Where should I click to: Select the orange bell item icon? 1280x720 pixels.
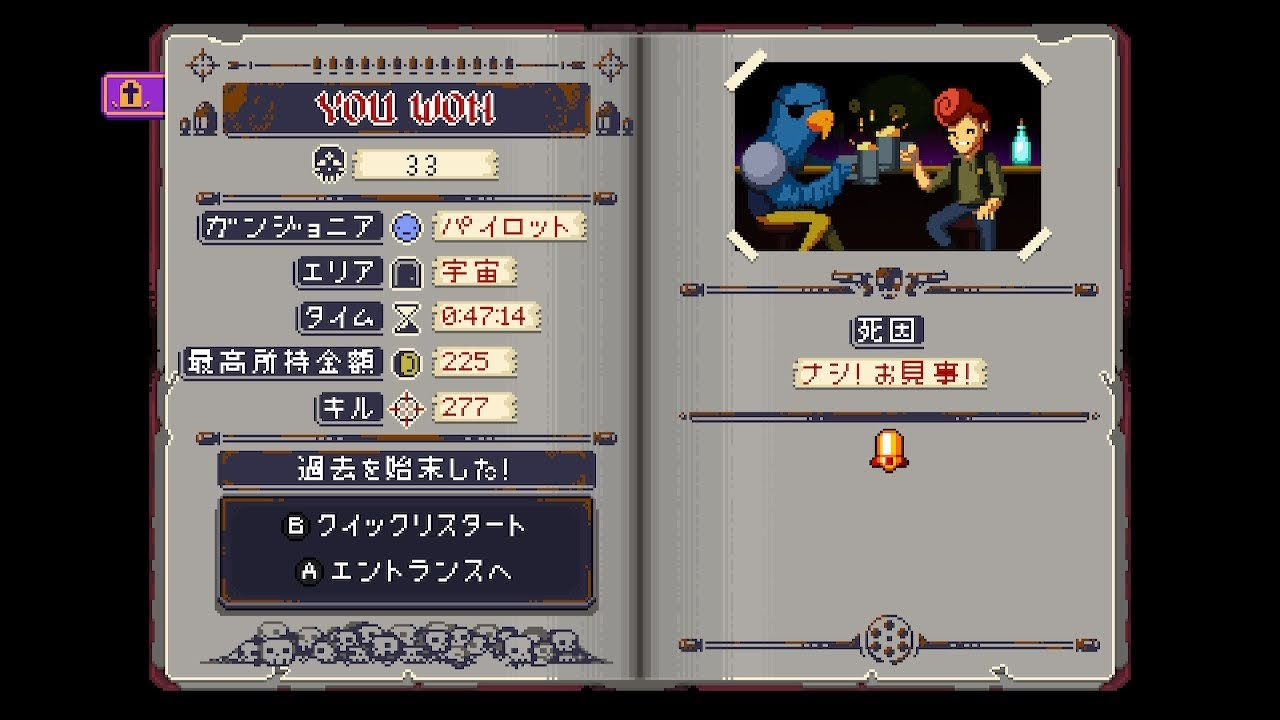tap(887, 451)
